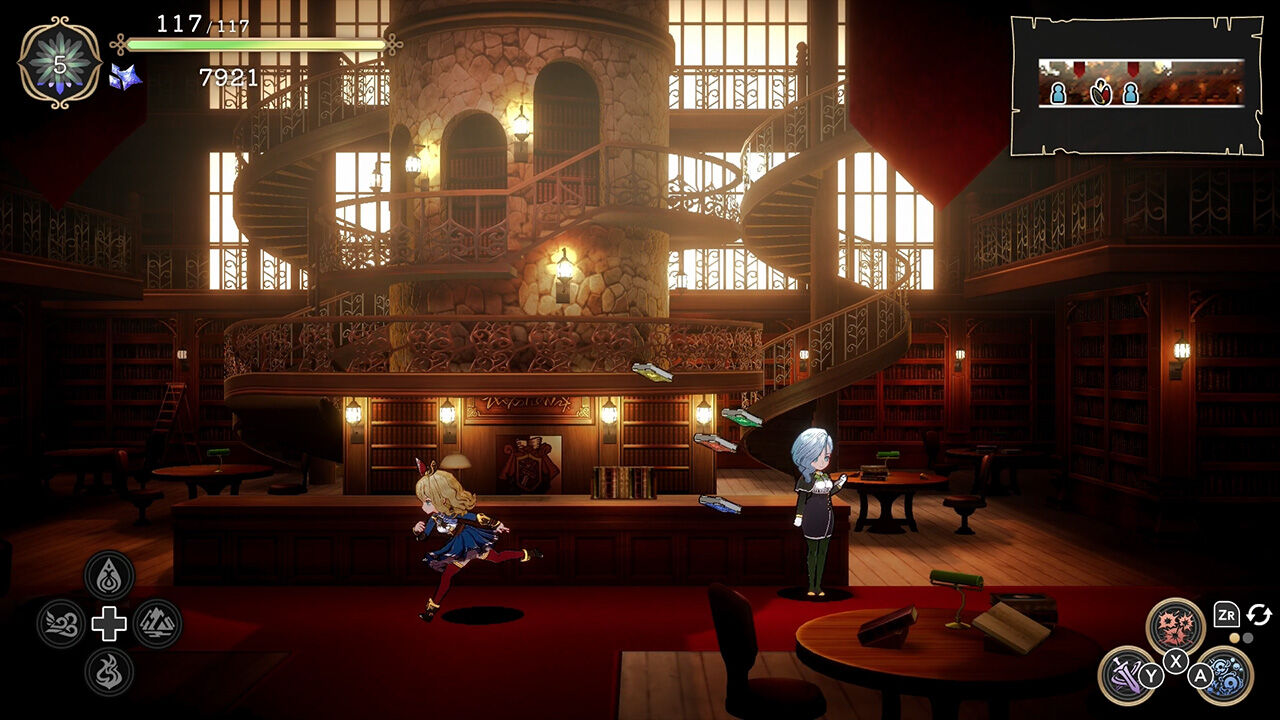Open the skill-set cycle arrows icon
The width and height of the screenshot is (1280, 720).
click(x=1259, y=615)
